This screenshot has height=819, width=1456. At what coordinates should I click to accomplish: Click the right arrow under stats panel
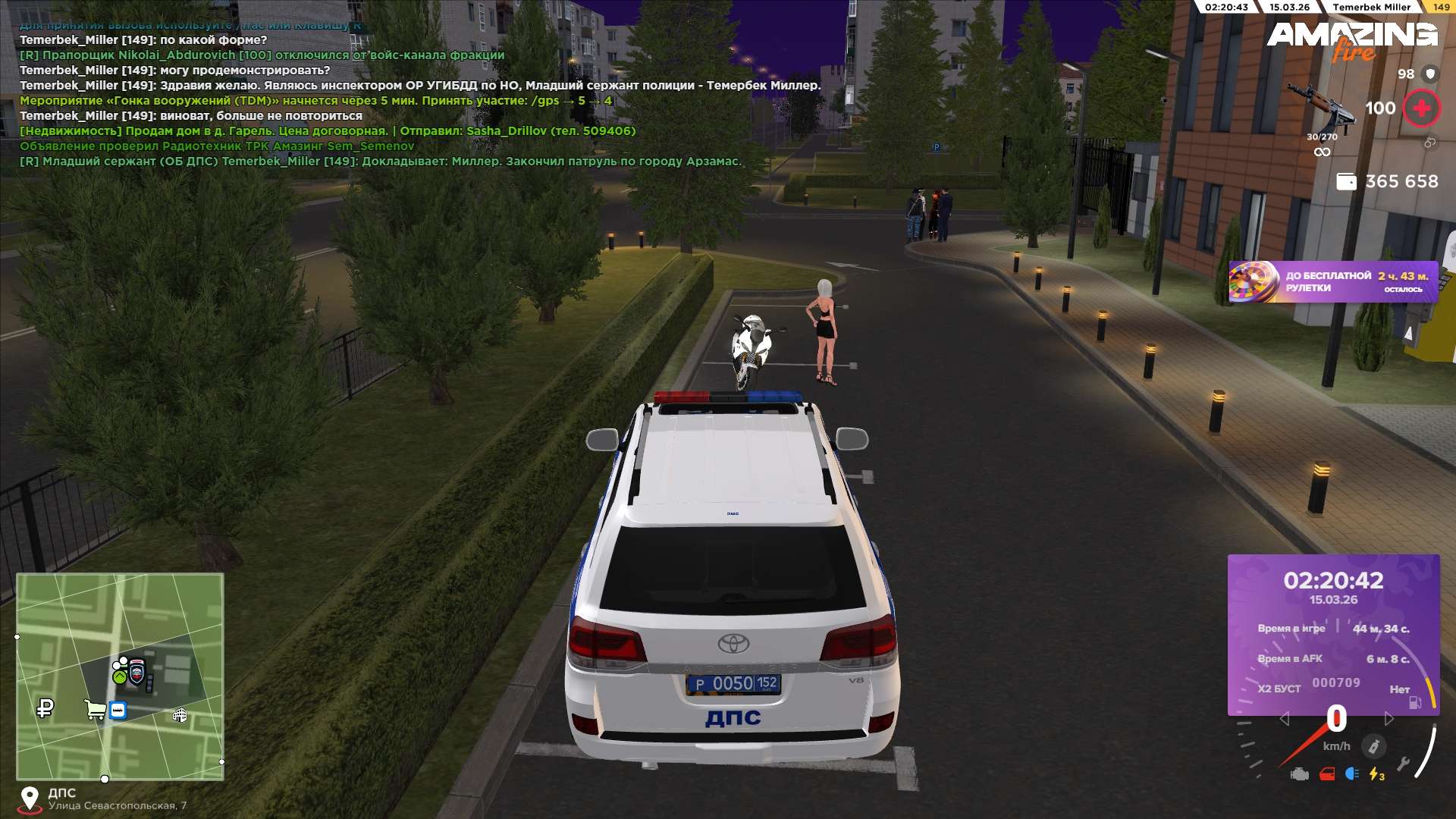tap(1389, 719)
